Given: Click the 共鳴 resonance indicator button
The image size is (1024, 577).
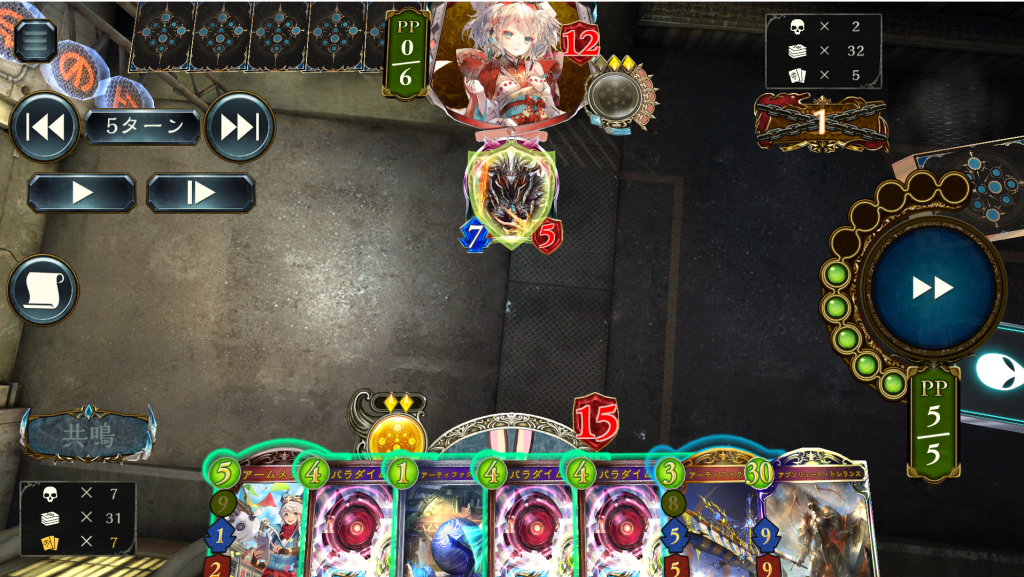Looking at the screenshot, I should tap(88, 434).
